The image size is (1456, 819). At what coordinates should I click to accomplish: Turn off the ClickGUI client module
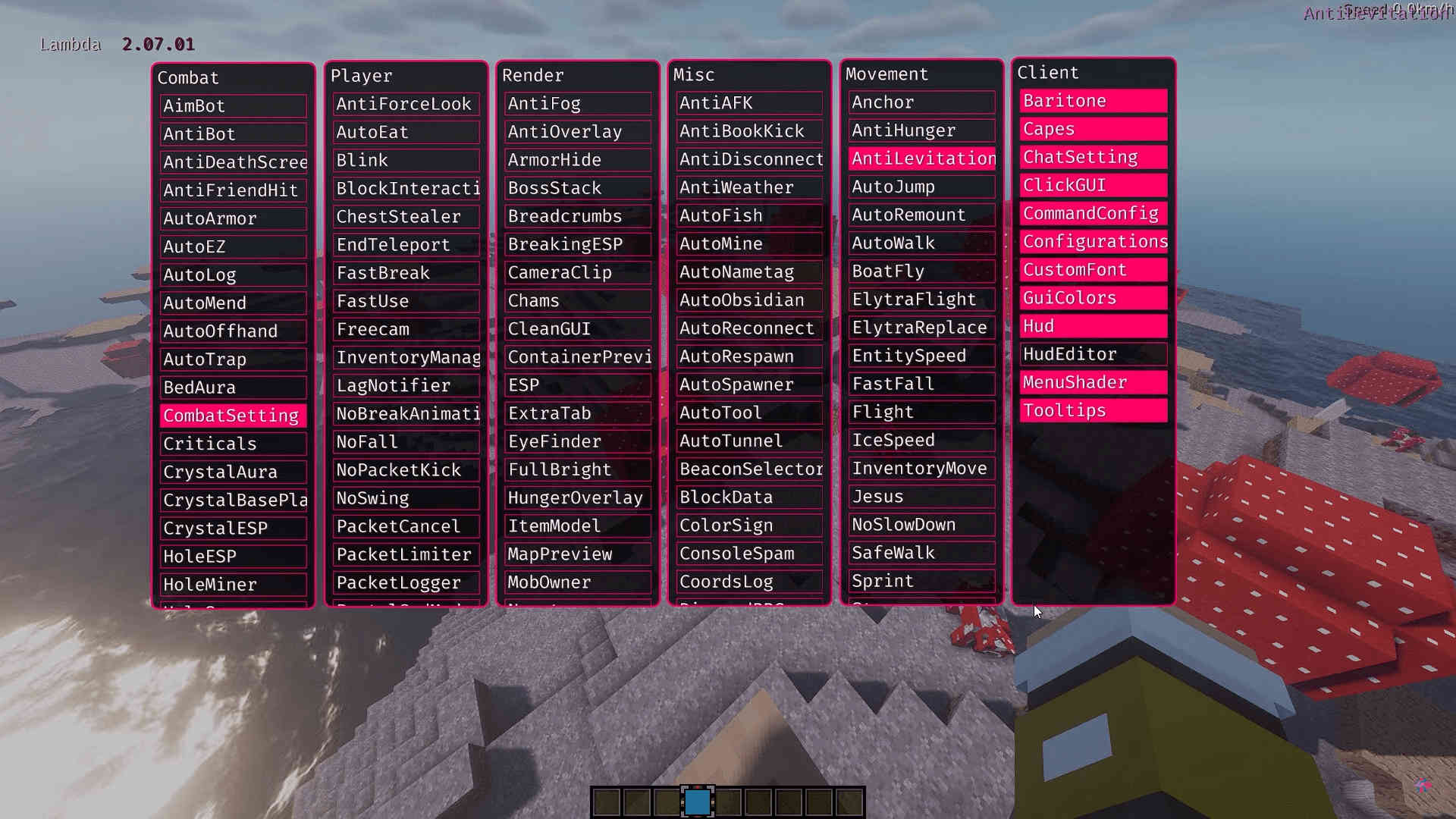pos(1092,185)
